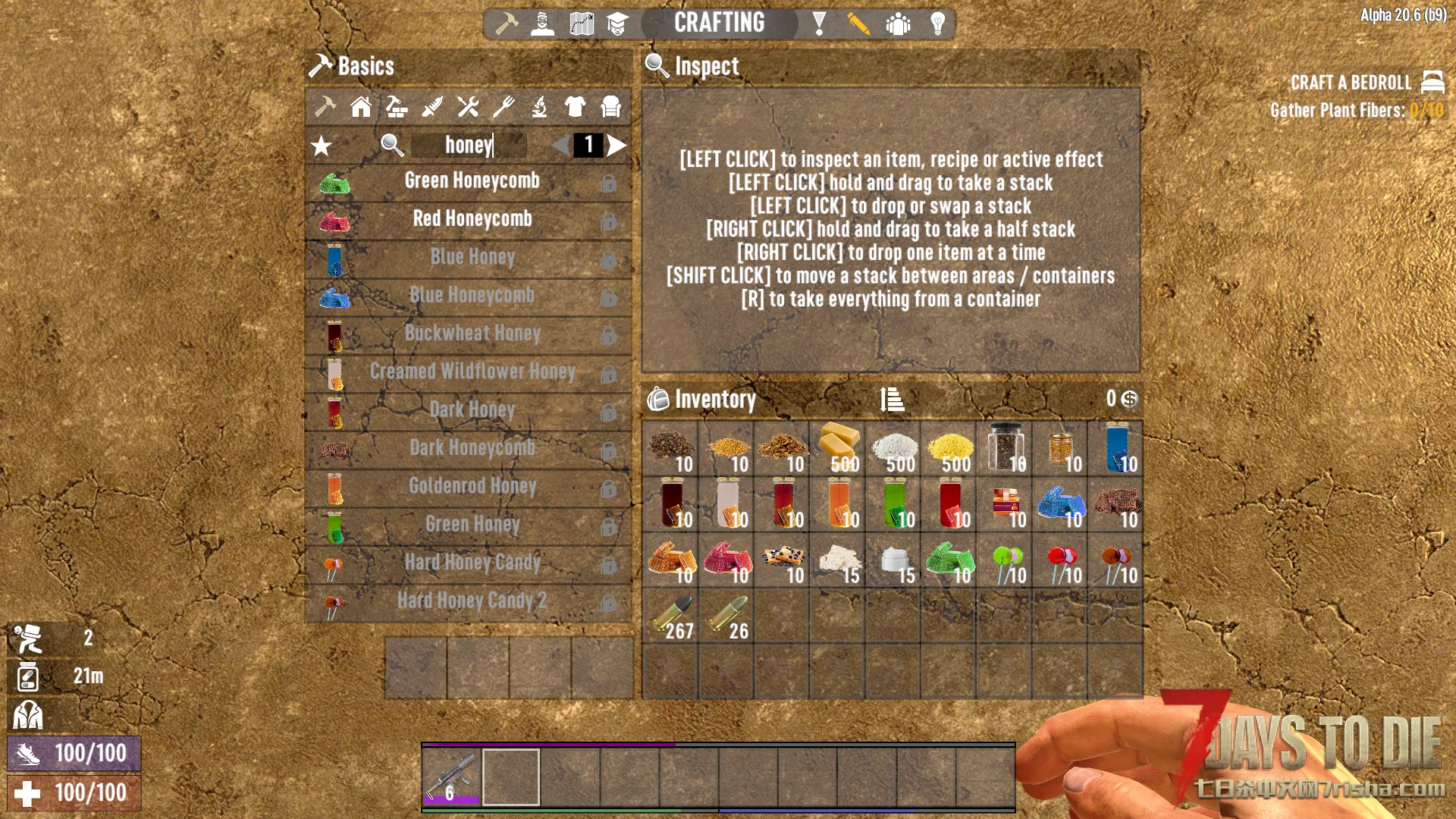Open the lightbulb tab in top bar
This screenshot has height=819, width=1456.
[x=937, y=24]
